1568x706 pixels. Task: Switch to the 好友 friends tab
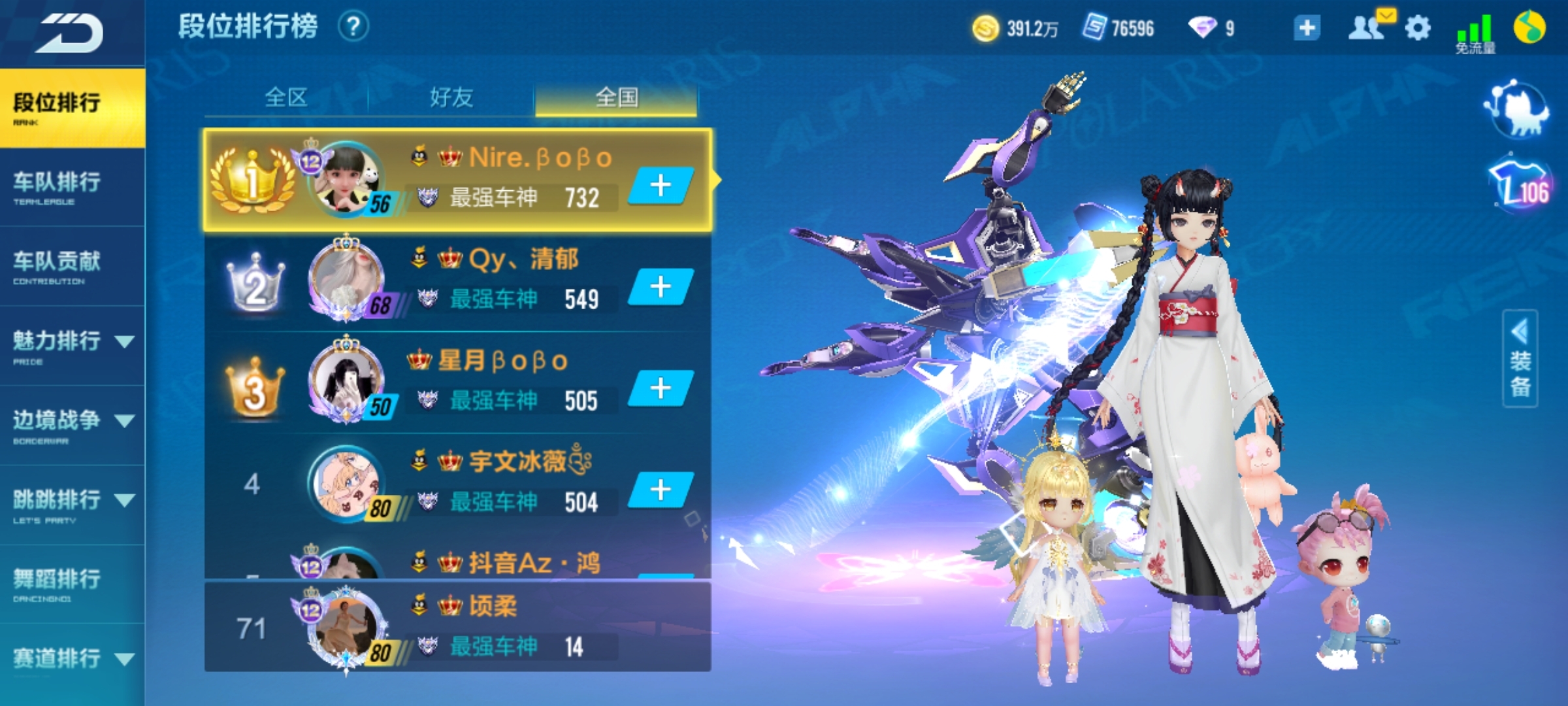451,98
